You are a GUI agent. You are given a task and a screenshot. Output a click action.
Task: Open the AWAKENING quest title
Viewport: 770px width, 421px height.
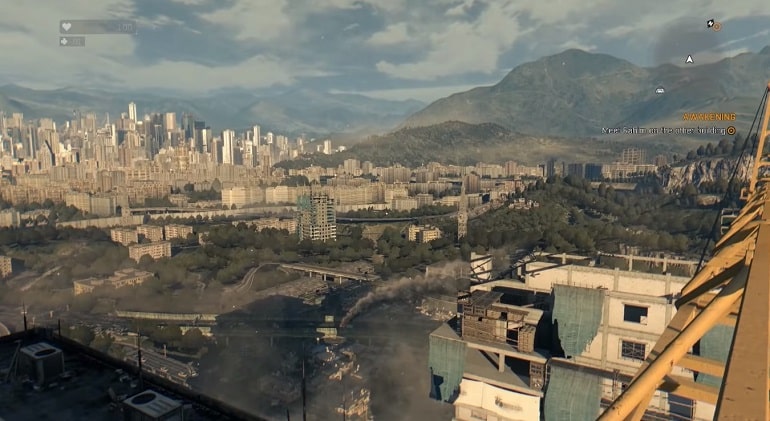coord(708,117)
